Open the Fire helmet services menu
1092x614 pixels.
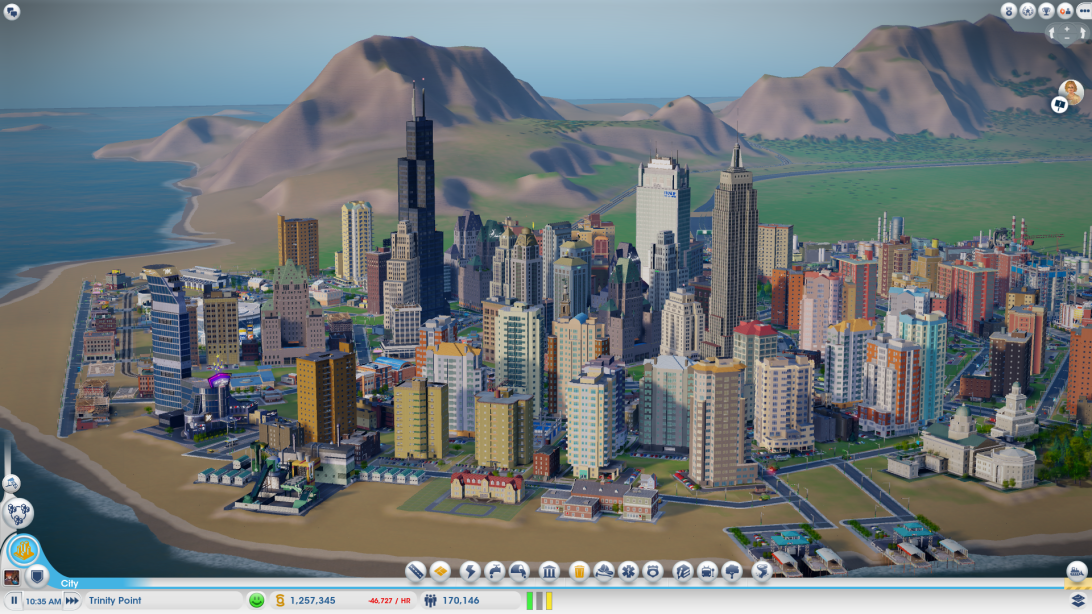click(x=604, y=571)
